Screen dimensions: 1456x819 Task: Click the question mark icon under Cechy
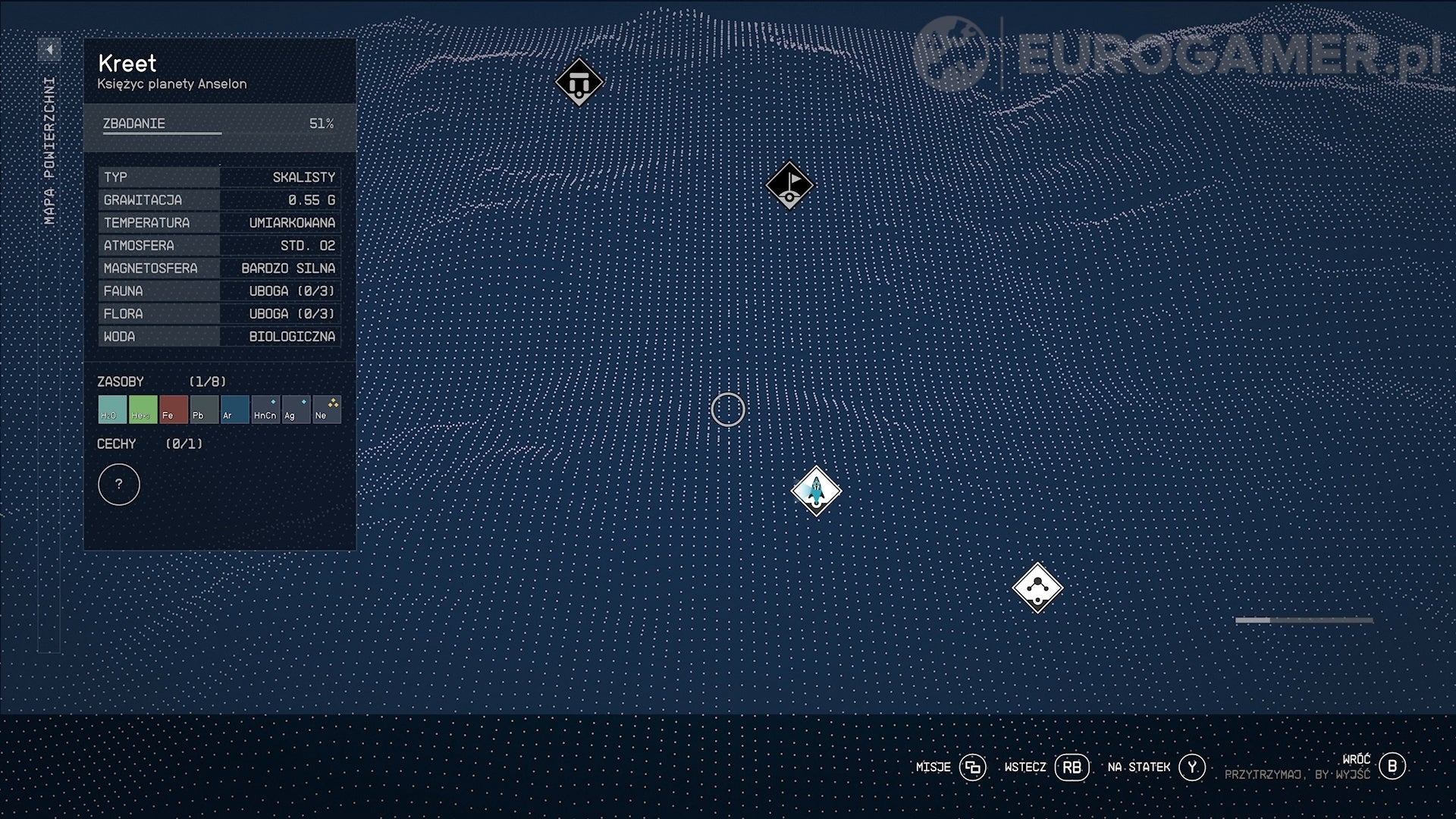tap(119, 484)
